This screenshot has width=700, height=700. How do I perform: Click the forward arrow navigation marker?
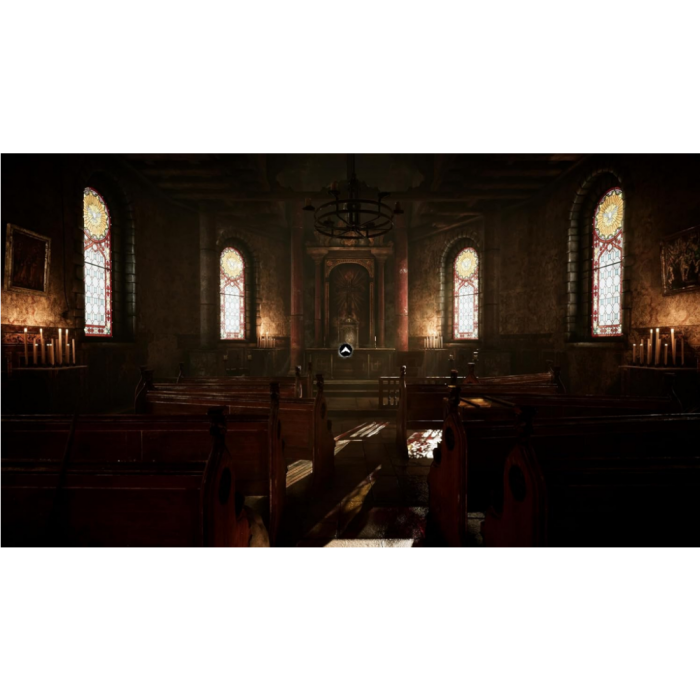346,350
